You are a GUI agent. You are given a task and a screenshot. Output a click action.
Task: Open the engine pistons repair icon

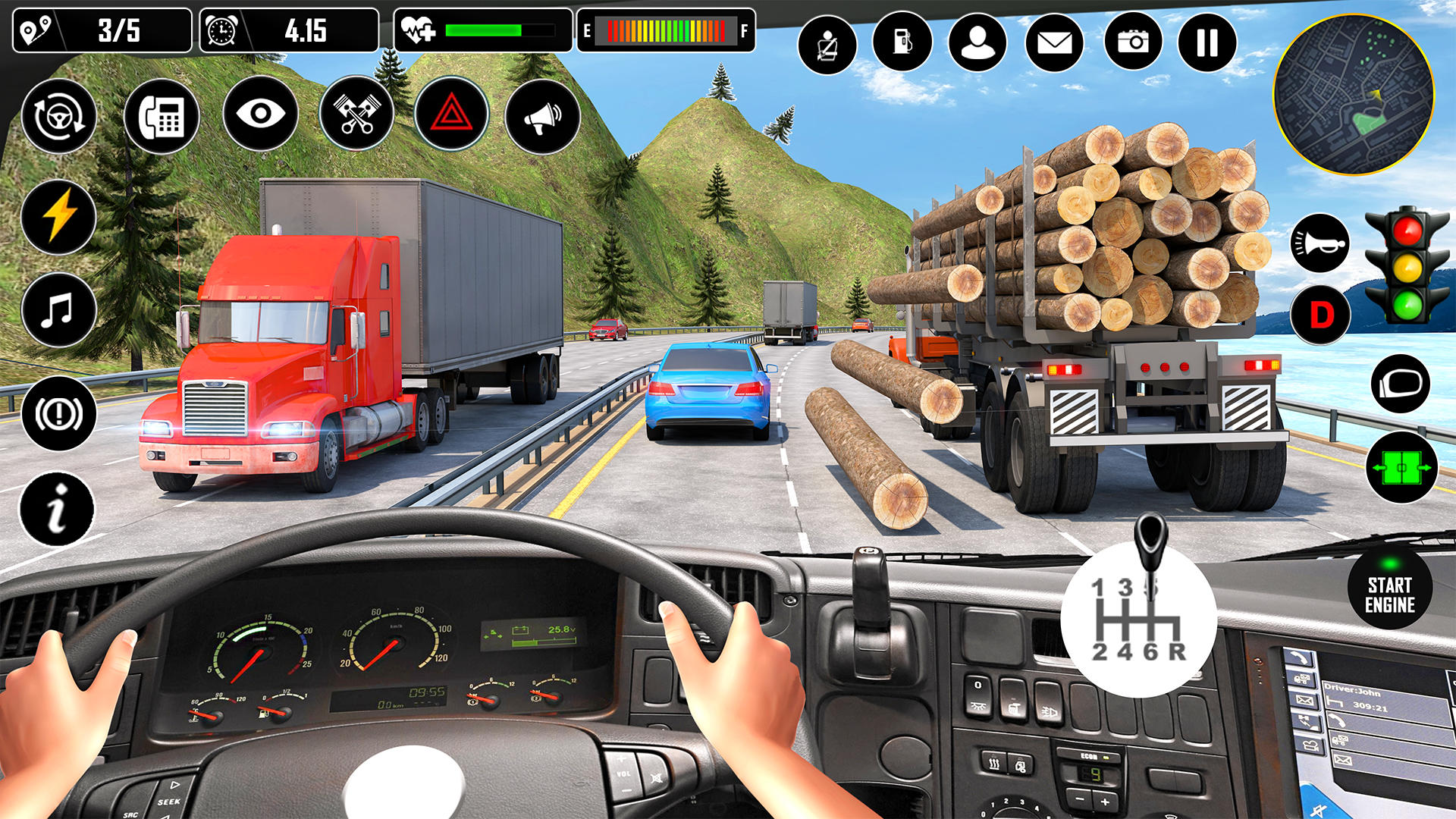(x=356, y=115)
